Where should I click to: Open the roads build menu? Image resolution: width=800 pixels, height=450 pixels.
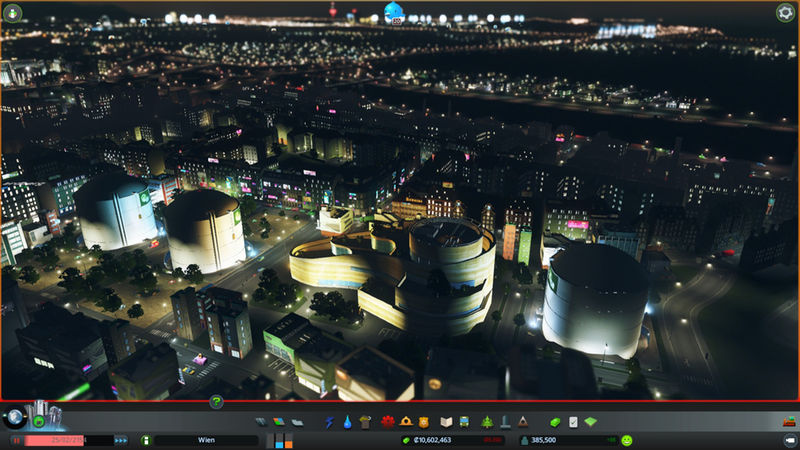click(x=261, y=422)
